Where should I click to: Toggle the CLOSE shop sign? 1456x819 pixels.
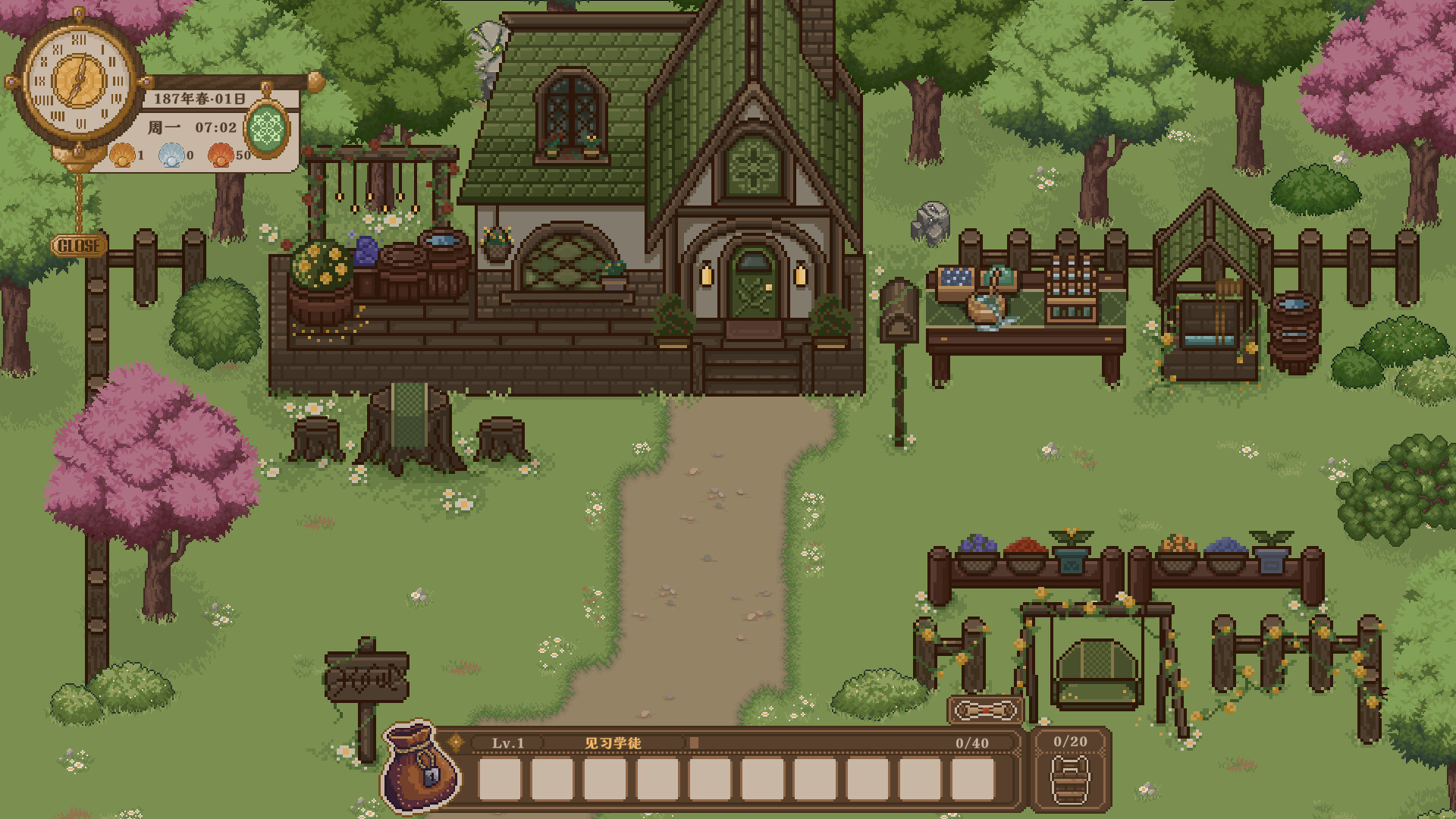tap(80, 244)
